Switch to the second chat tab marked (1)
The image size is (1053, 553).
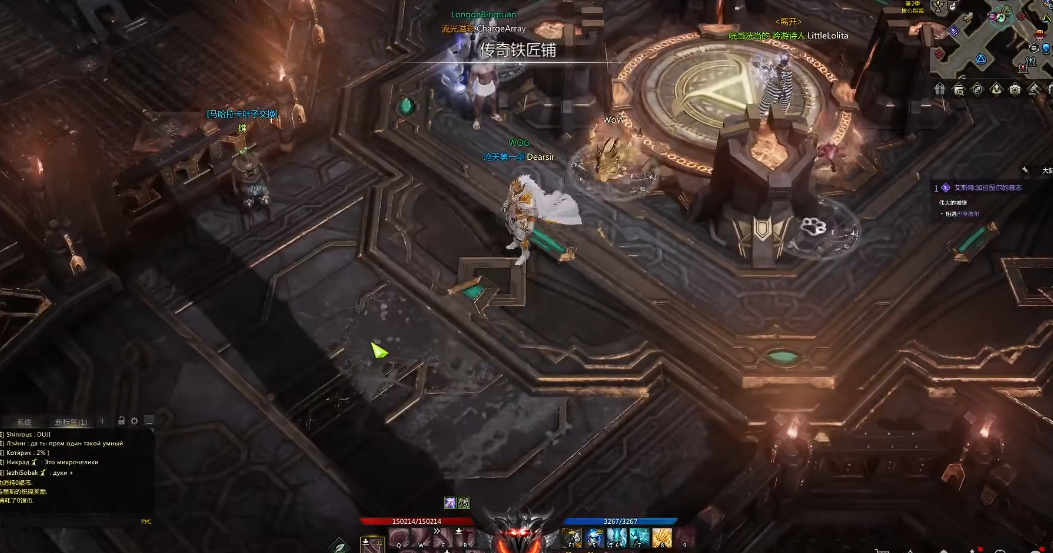[x=71, y=421]
